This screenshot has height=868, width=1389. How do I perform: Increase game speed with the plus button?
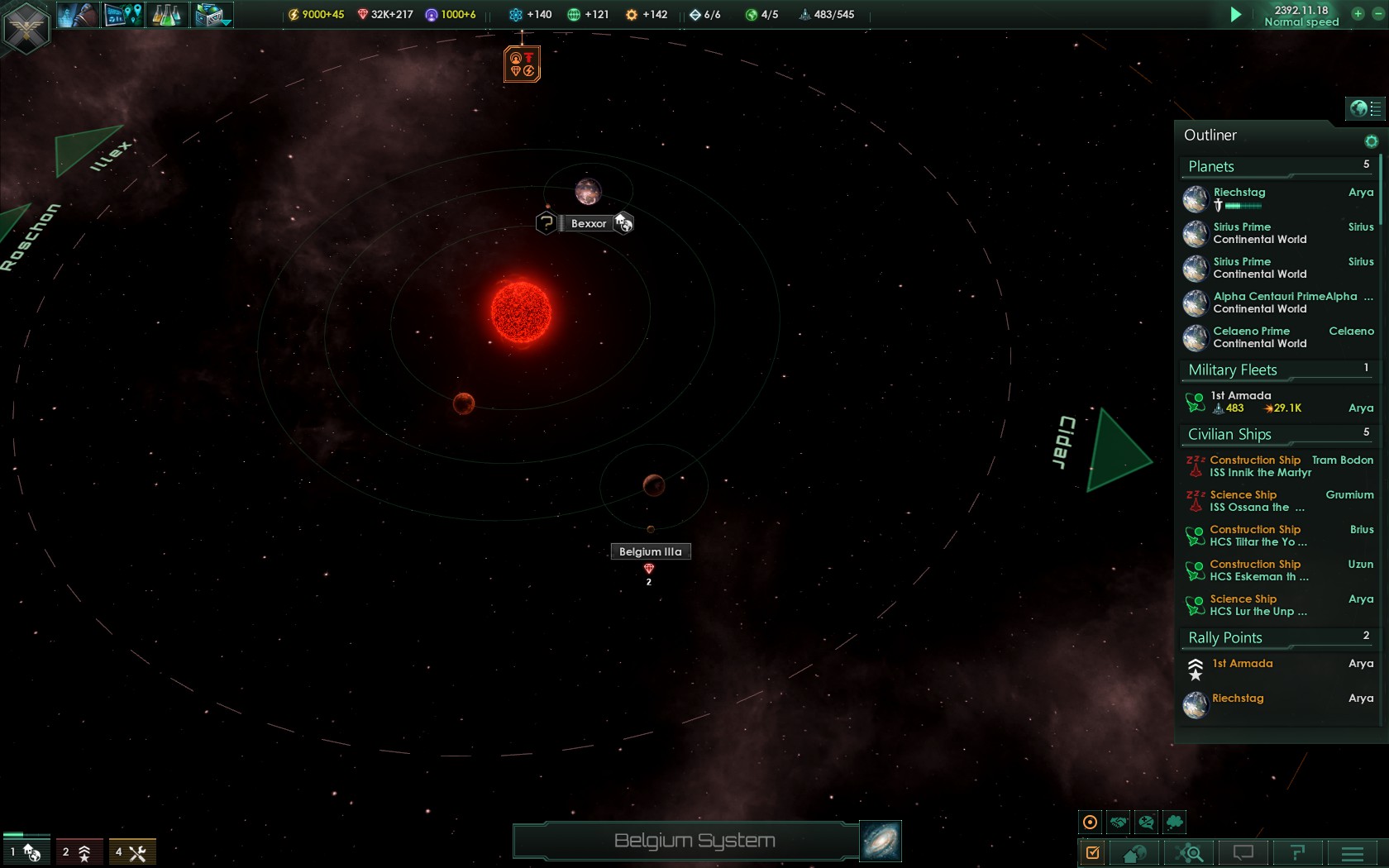[1358, 13]
